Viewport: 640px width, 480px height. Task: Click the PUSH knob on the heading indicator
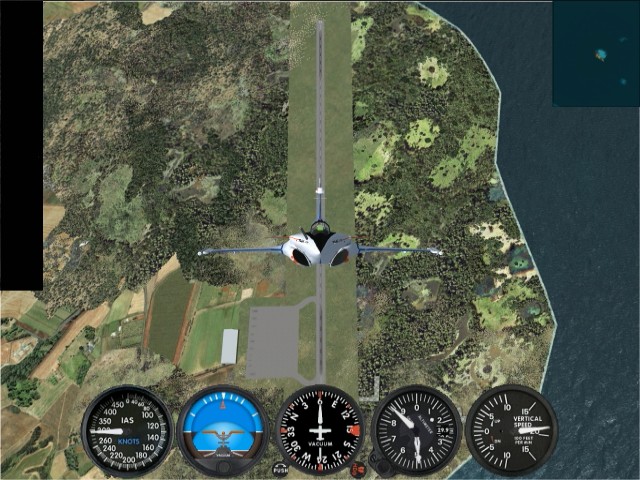pos(281,467)
